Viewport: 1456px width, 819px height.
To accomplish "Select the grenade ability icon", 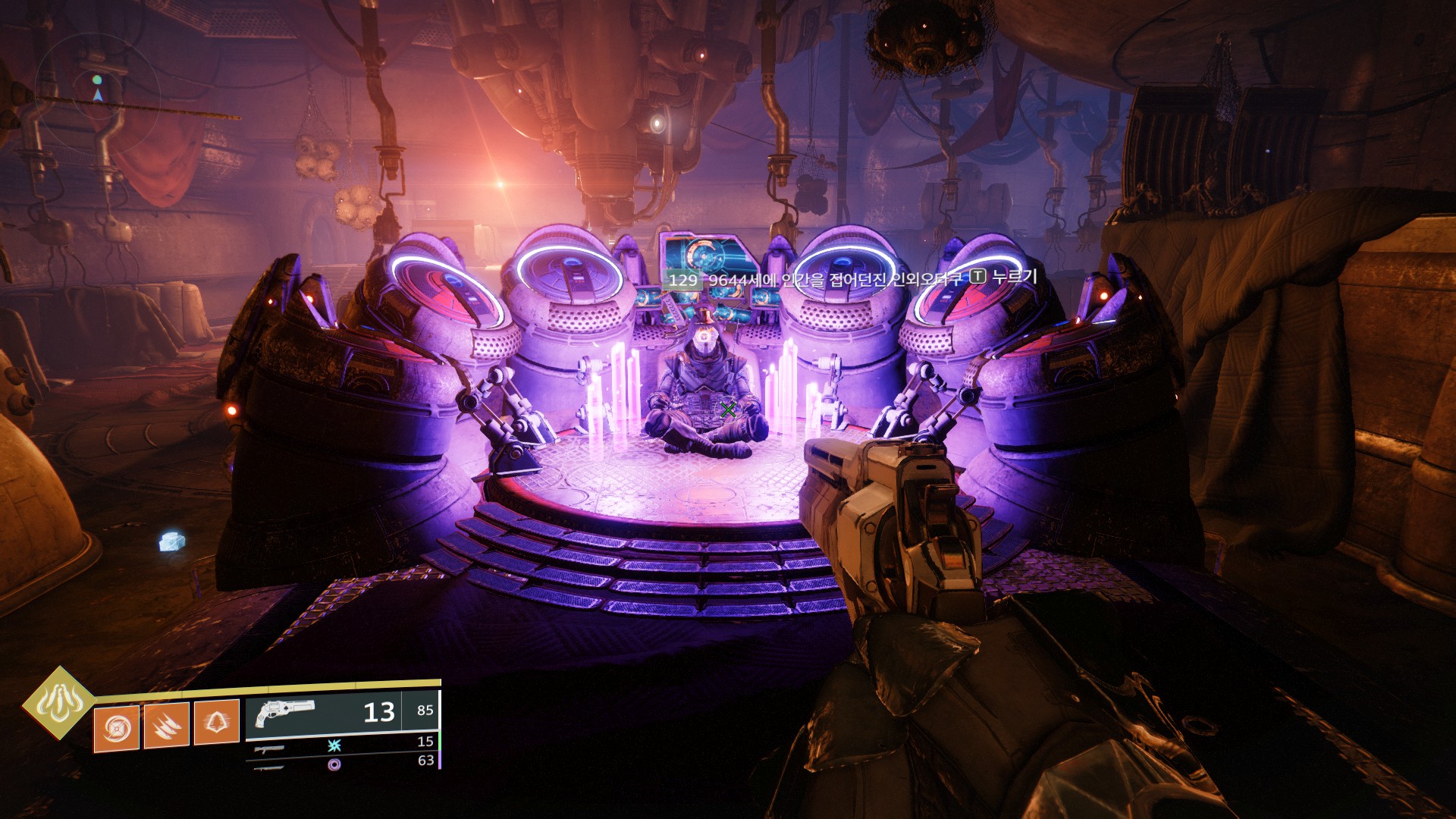I will click(116, 728).
